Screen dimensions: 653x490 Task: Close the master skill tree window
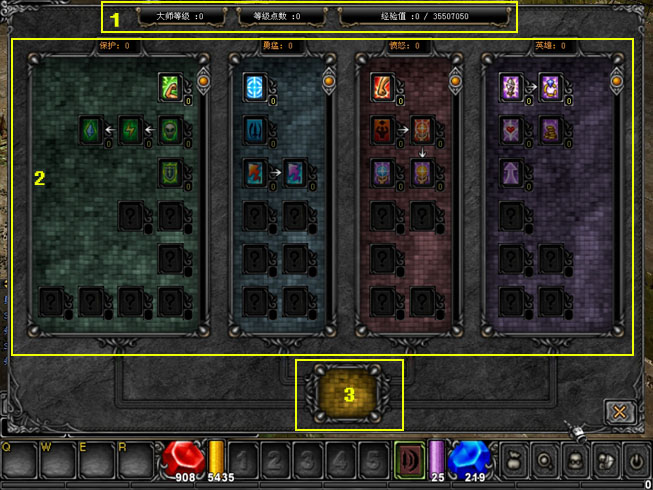[x=620, y=411]
